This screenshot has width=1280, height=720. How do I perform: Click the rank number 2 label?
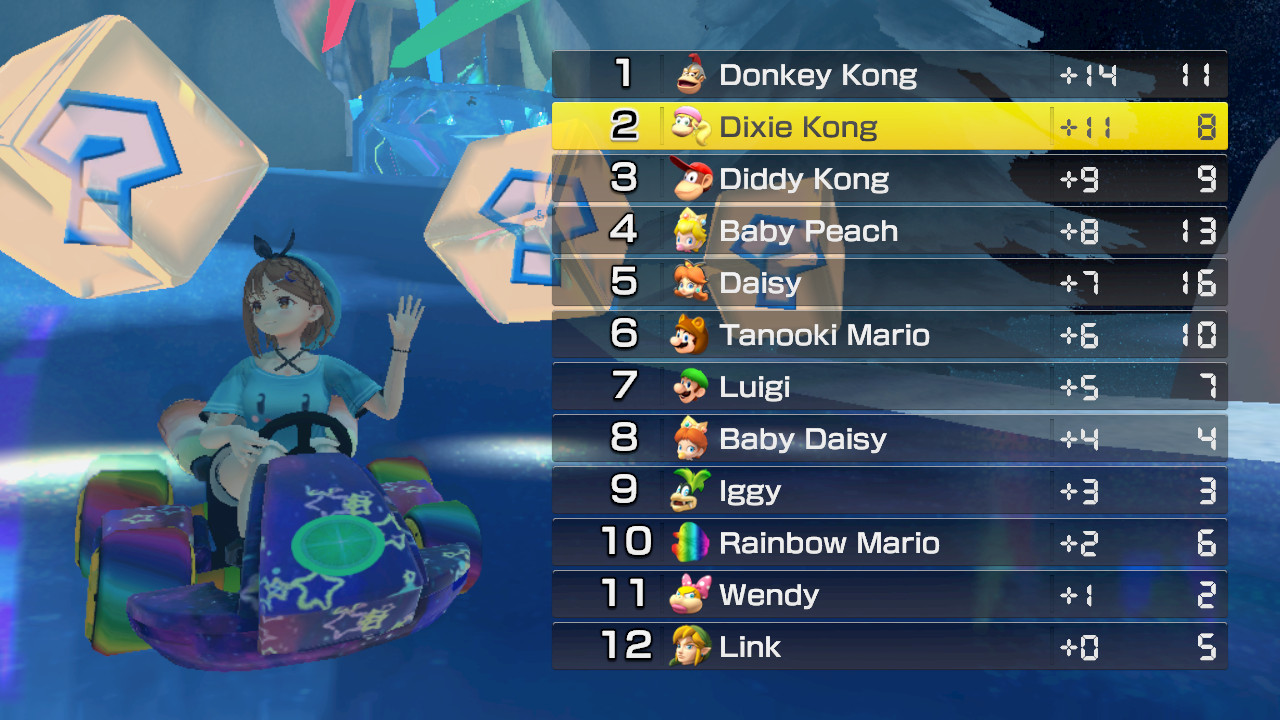coord(626,127)
